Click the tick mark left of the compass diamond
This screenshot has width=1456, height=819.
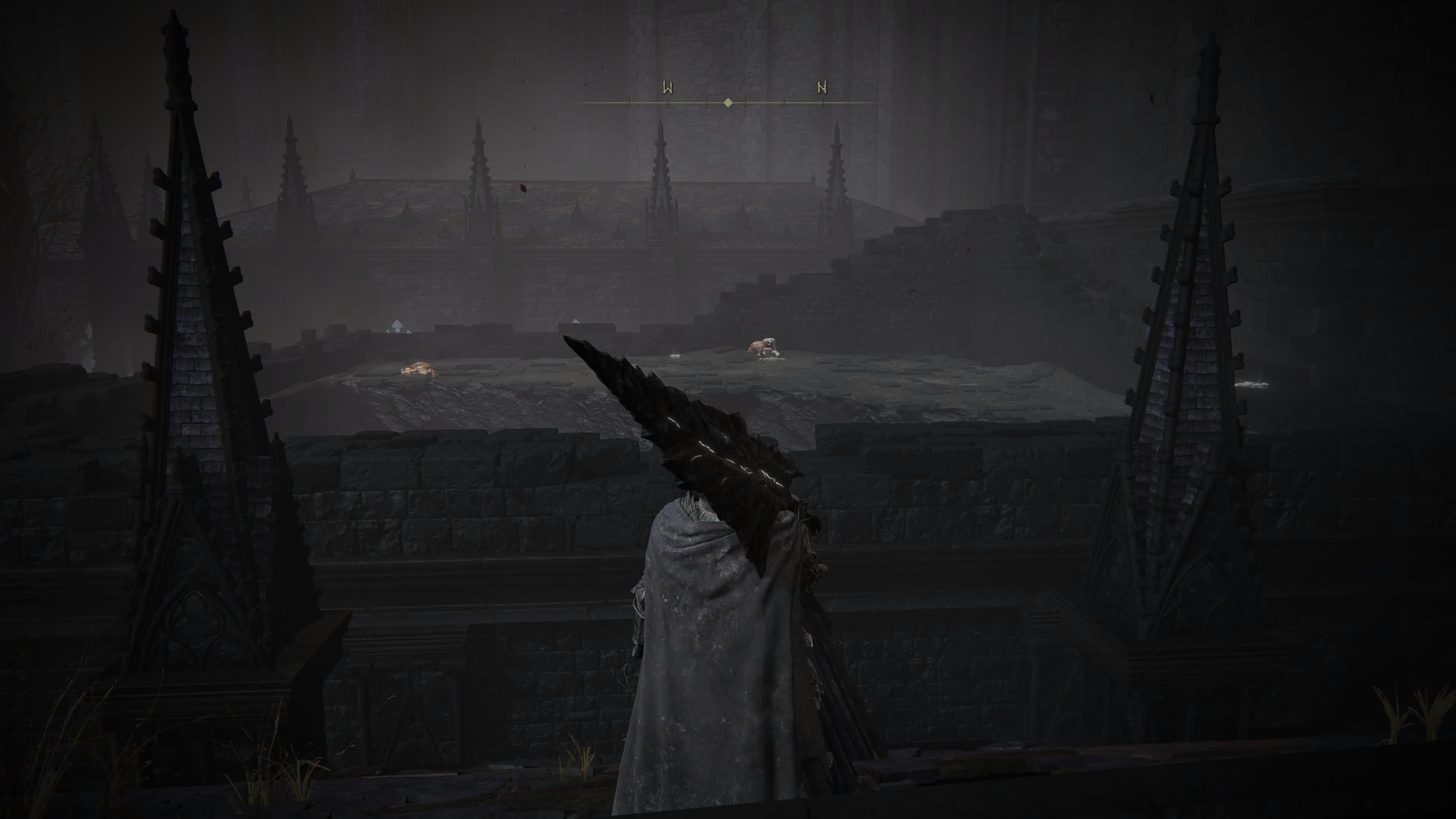tap(705, 103)
